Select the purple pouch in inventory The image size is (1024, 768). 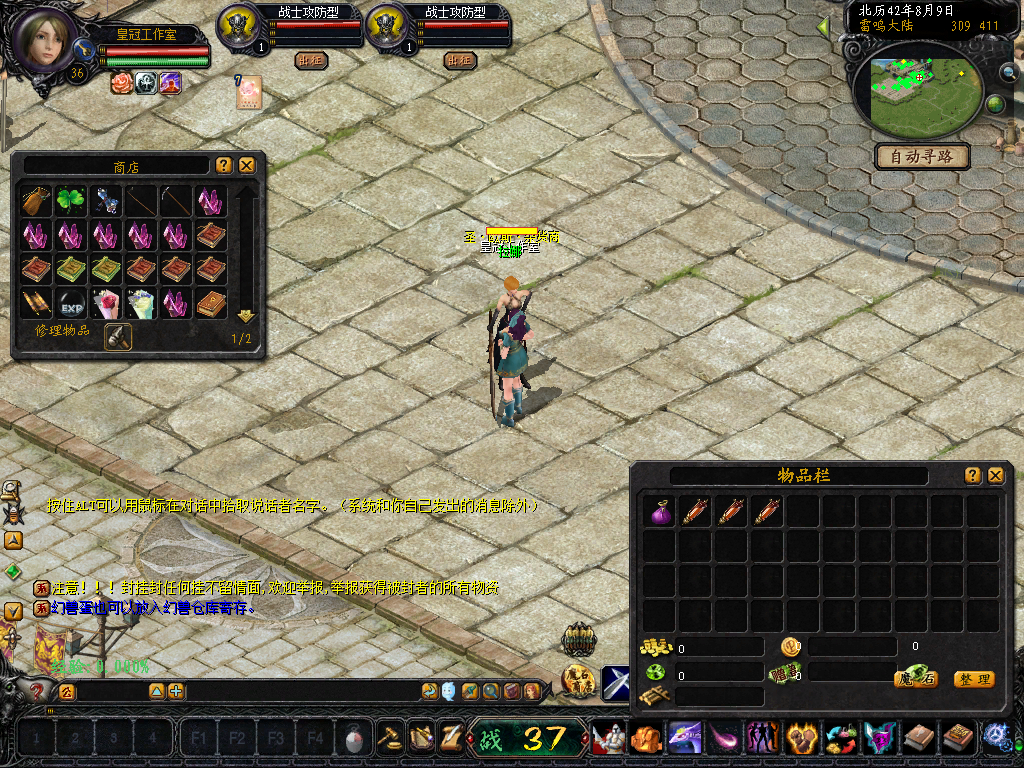pyautogui.click(x=660, y=511)
